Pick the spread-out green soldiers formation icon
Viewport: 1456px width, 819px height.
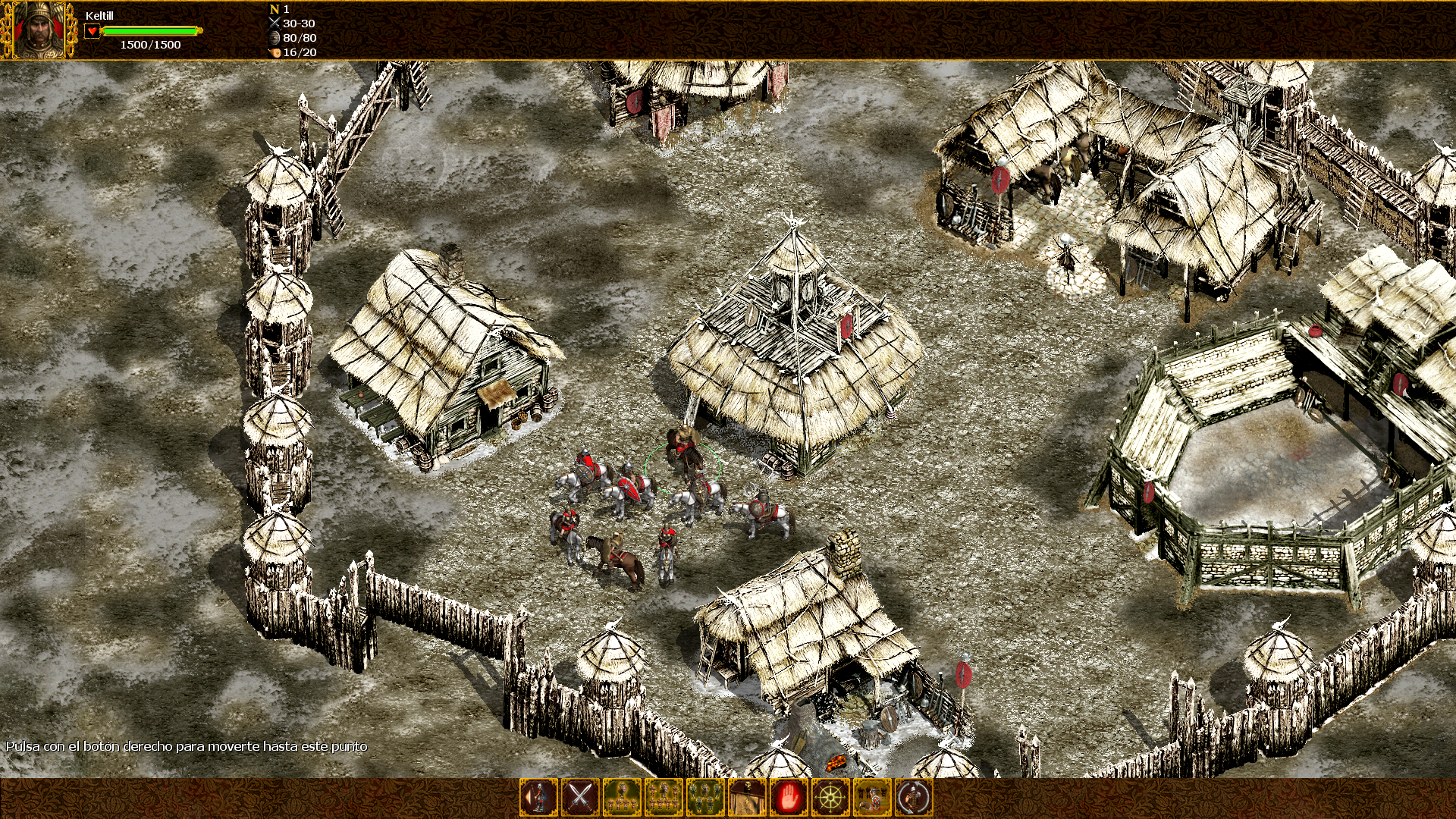click(705, 797)
